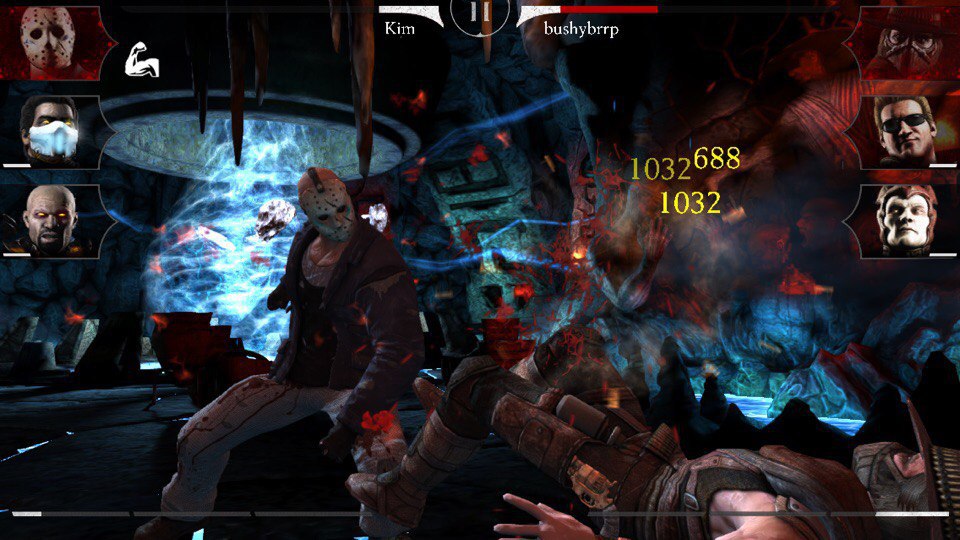This screenshot has height=540, width=960.
Task: Tag in the white-masked teammate portrait
Action: point(50,131)
